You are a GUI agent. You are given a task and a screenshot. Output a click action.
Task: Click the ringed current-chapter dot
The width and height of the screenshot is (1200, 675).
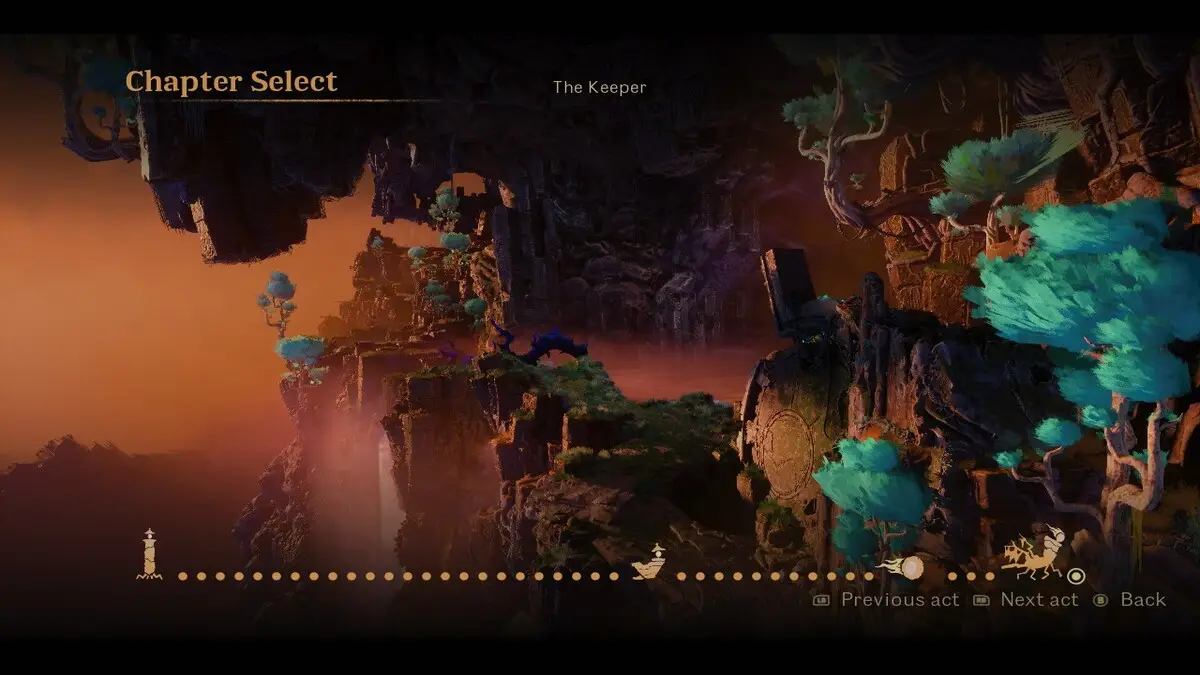pyautogui.click(x=1076, y=576)
